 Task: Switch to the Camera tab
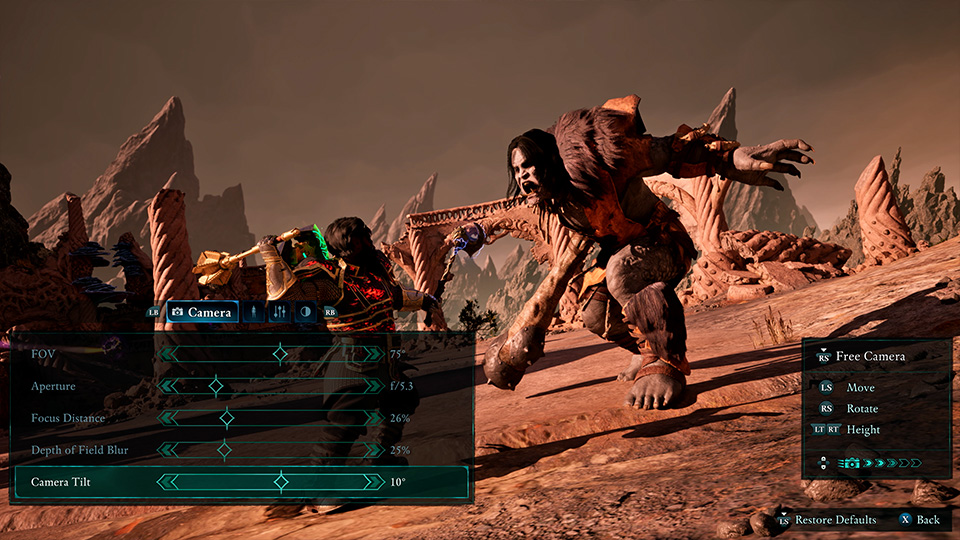[x=202, y=312]
